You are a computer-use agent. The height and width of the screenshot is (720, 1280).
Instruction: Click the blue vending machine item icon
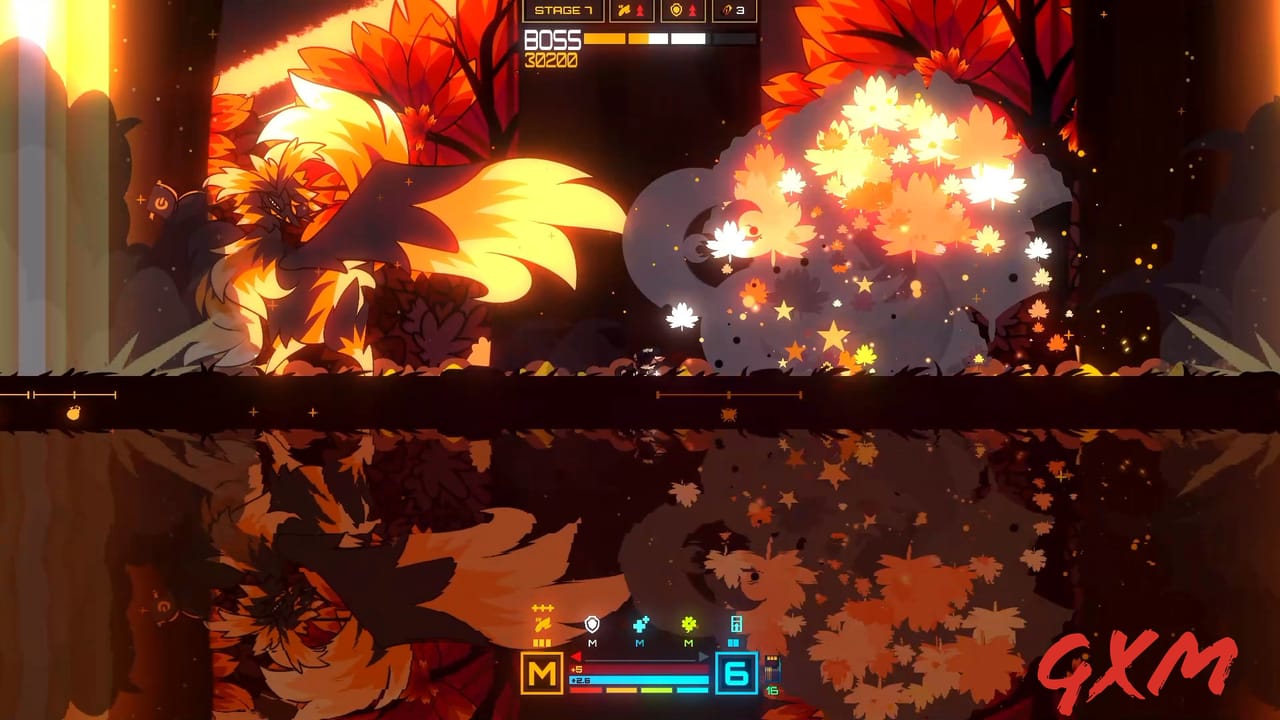(x=736, y=625)
